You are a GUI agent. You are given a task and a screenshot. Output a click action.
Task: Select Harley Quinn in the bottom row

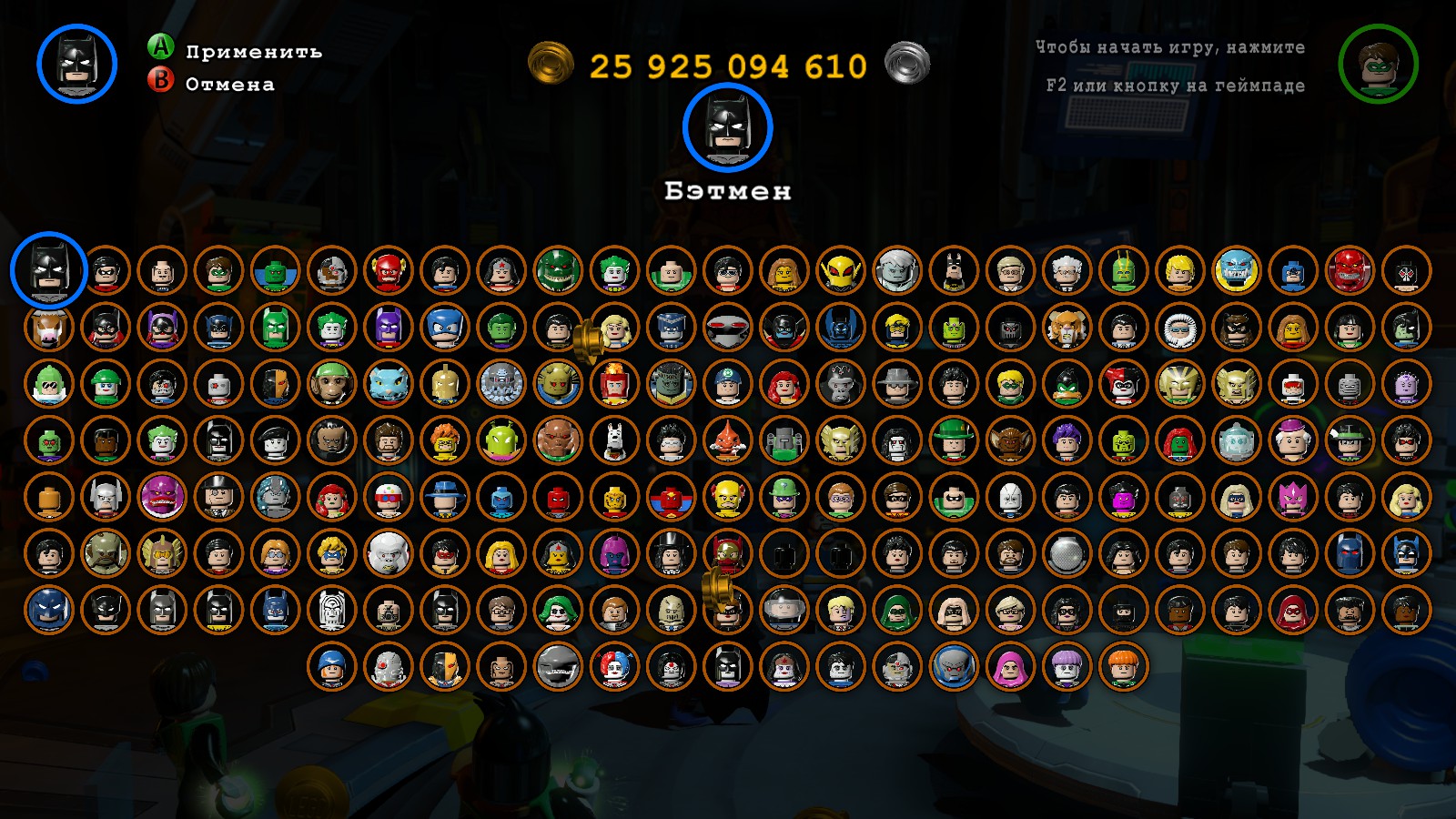coord(610,667)
